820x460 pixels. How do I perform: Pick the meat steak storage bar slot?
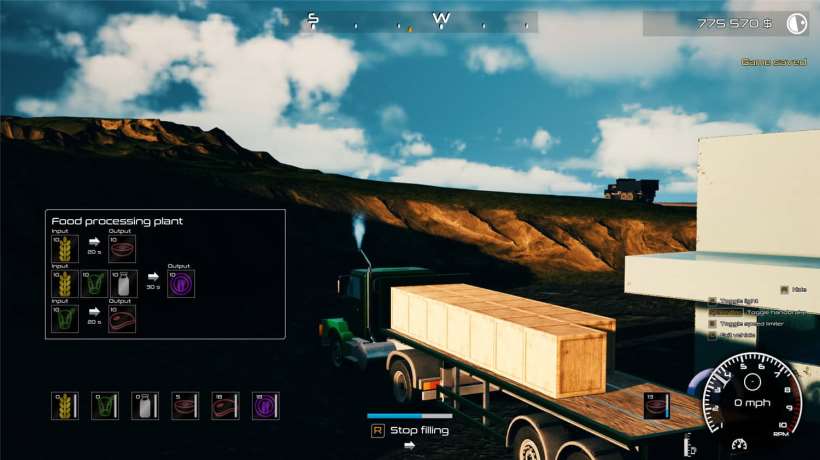click(225, 405)
